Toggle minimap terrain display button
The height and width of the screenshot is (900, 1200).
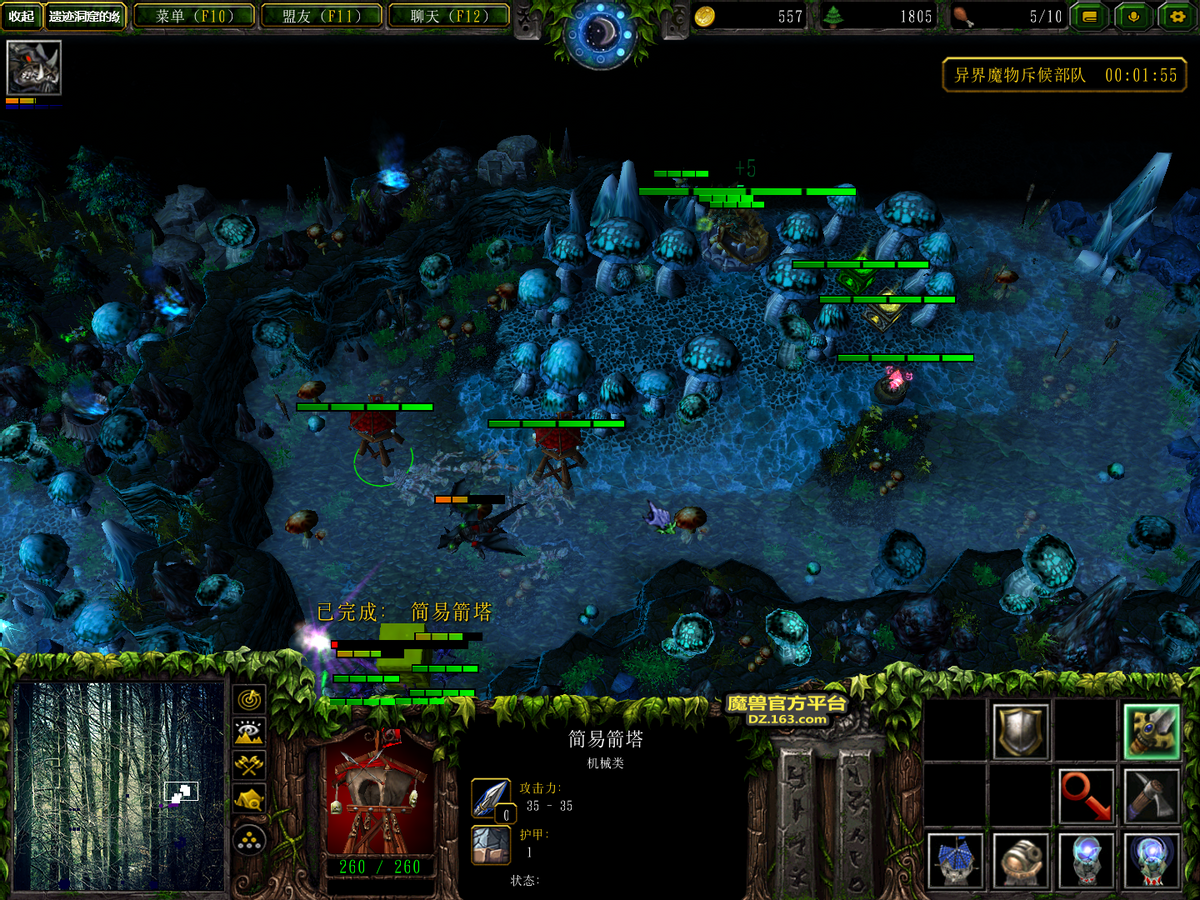249,733
